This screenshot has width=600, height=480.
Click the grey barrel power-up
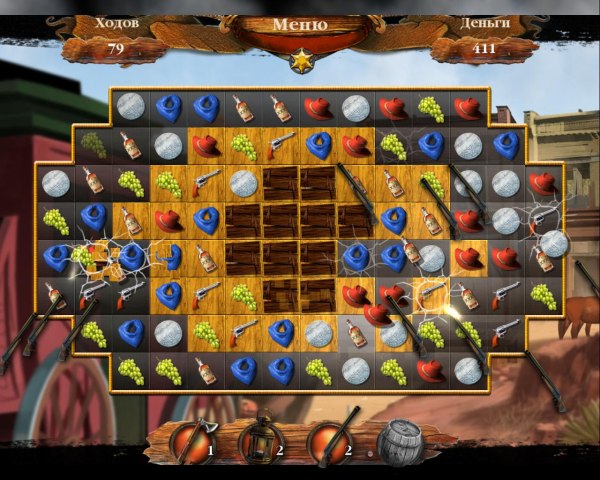point(400,443)
